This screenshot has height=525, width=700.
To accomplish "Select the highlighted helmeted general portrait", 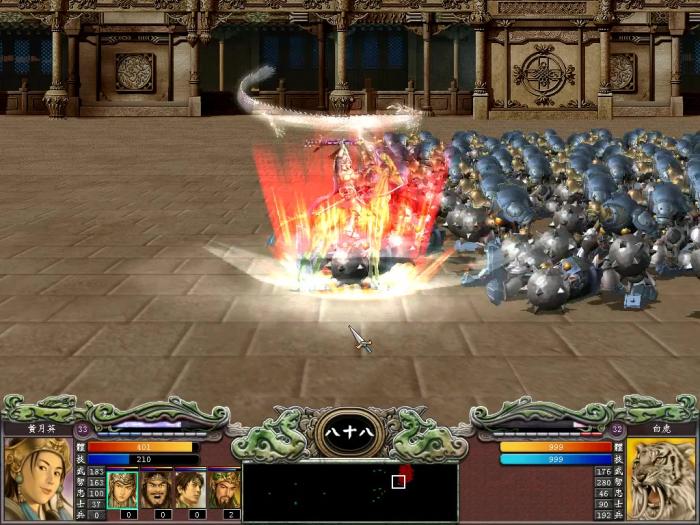I will click(122, 489).
